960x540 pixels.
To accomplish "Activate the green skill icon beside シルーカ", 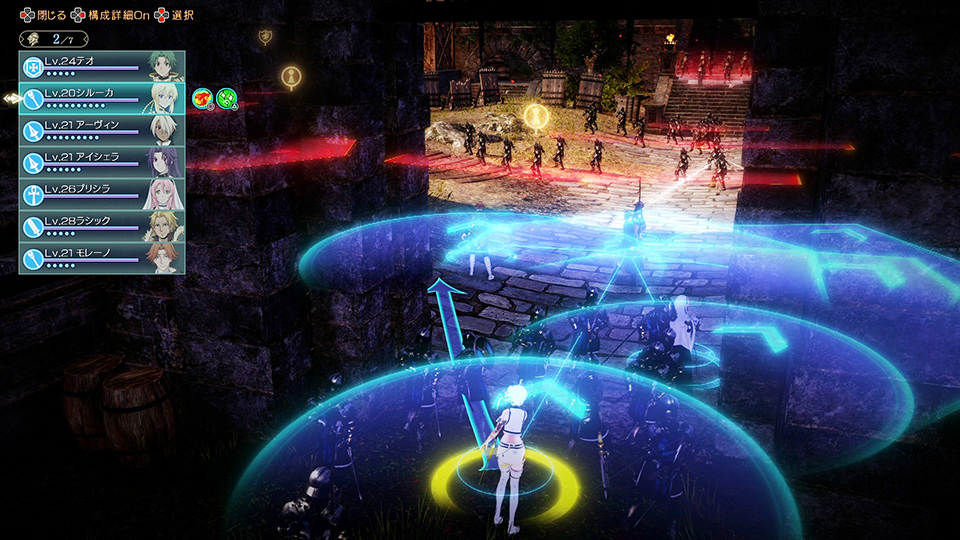I will tap(227, 98).
